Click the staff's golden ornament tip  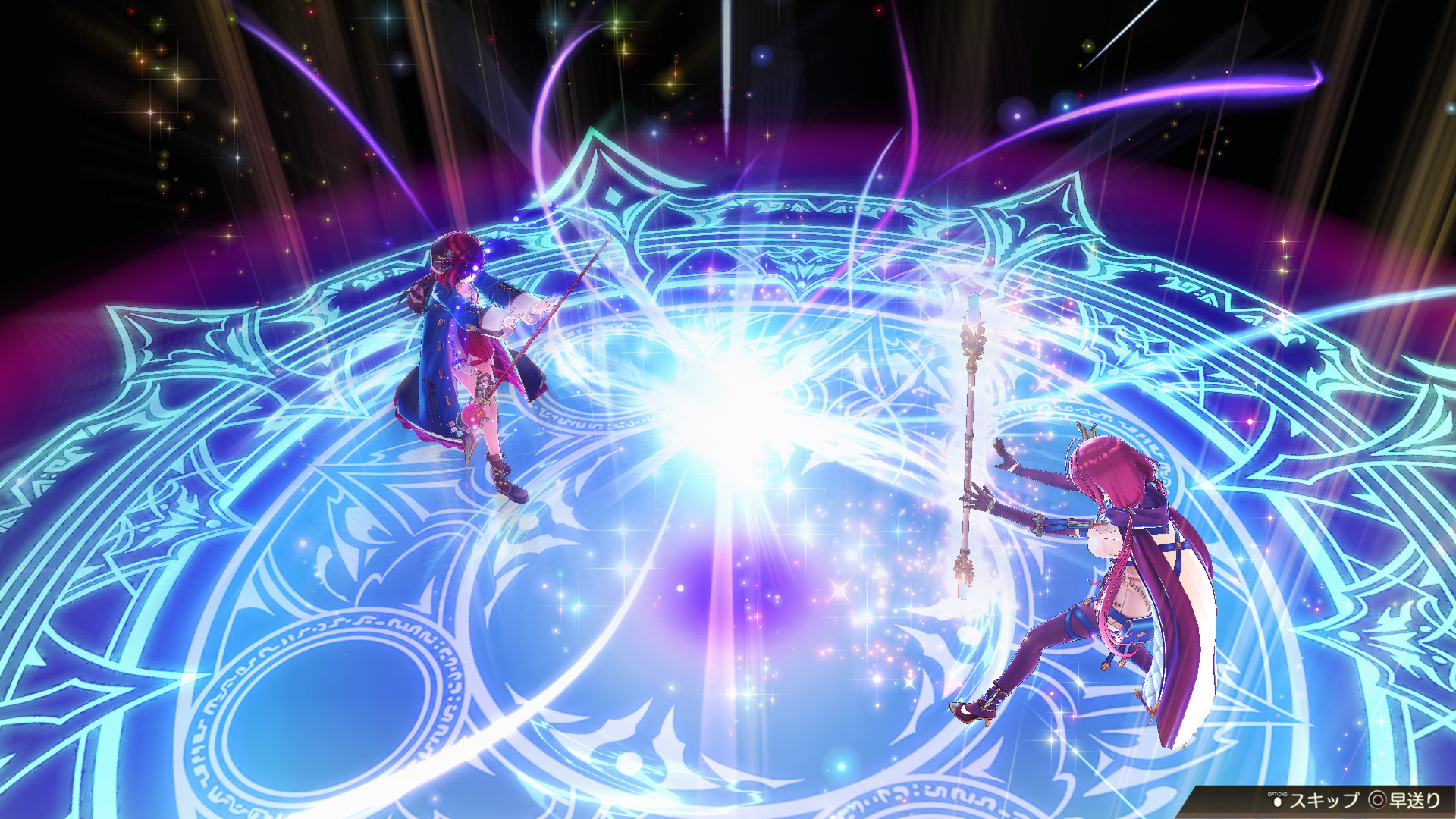(x=972, y=337)
